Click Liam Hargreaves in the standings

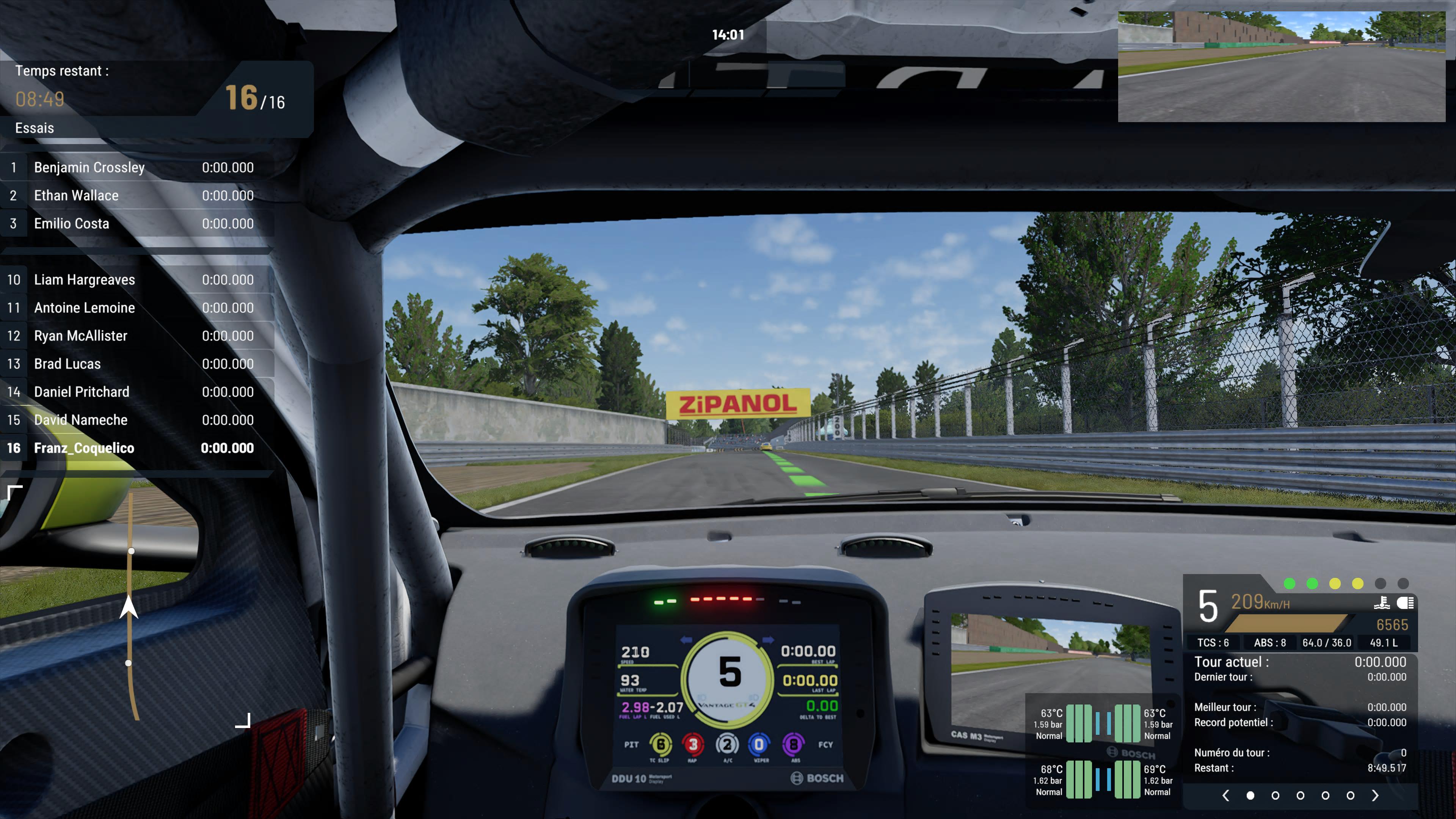(136, 280)
